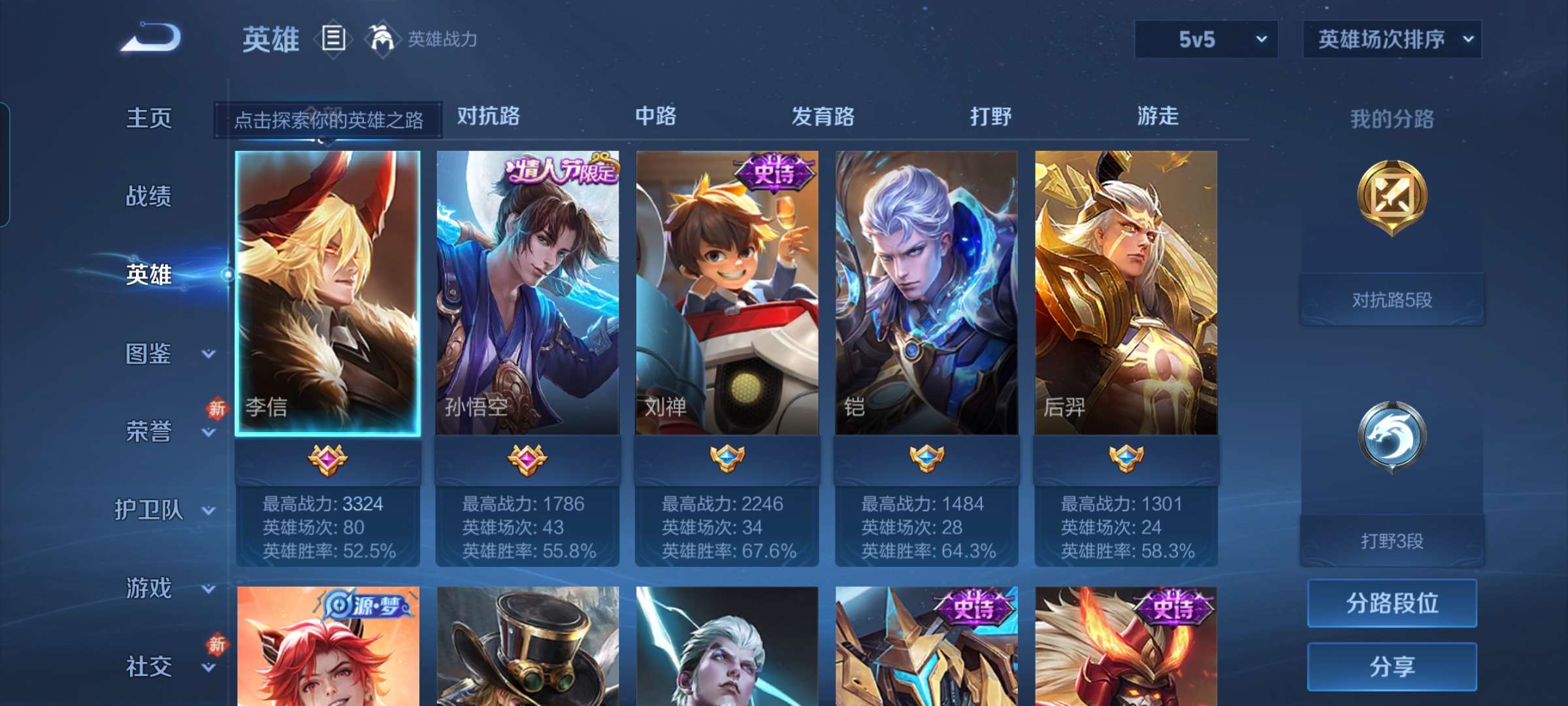
Task: Click the proficiency badge under 李信
Action: (329, 458)
